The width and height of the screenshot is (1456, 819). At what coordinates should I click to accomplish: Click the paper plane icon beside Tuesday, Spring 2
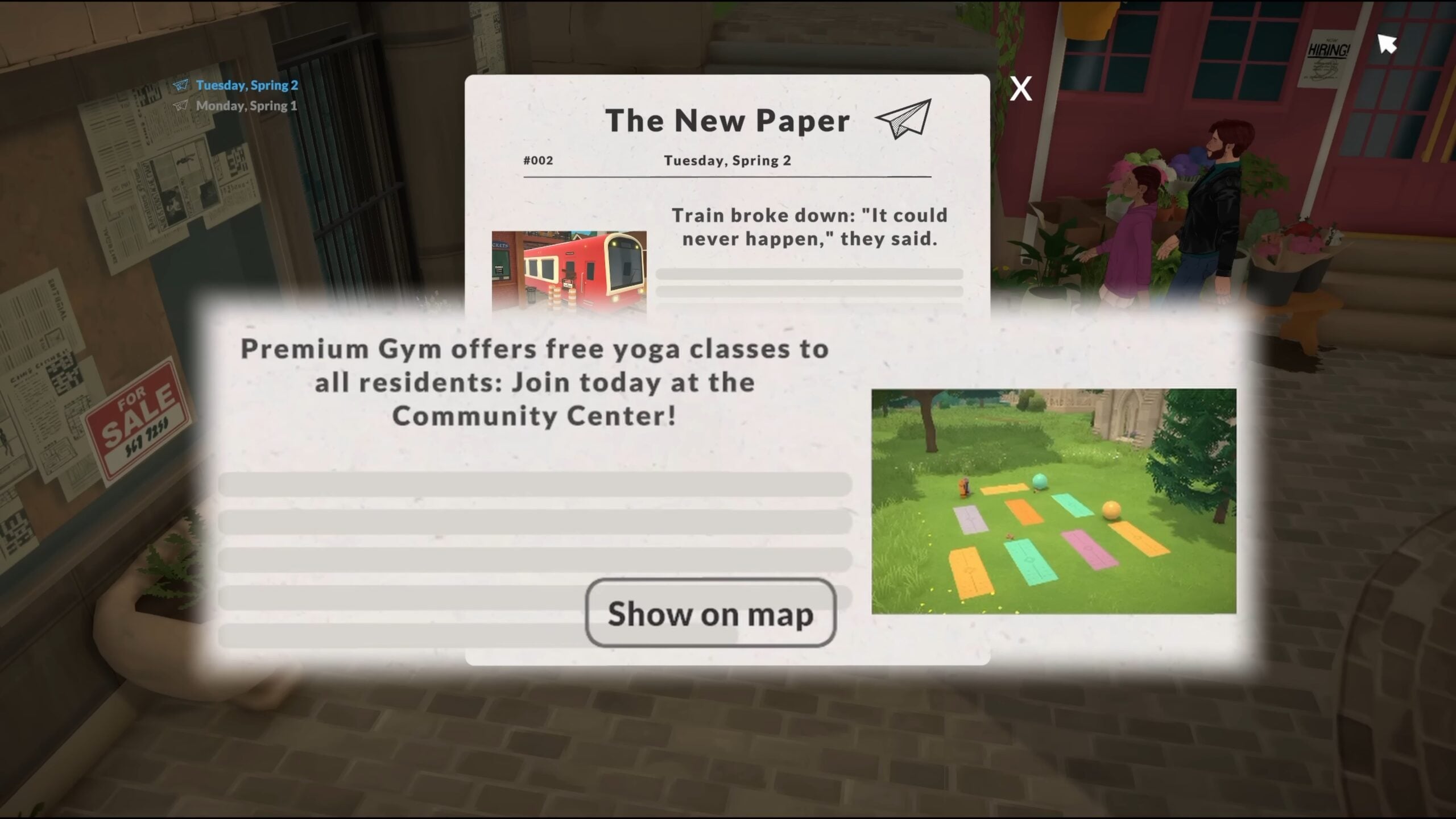[180, 85]
